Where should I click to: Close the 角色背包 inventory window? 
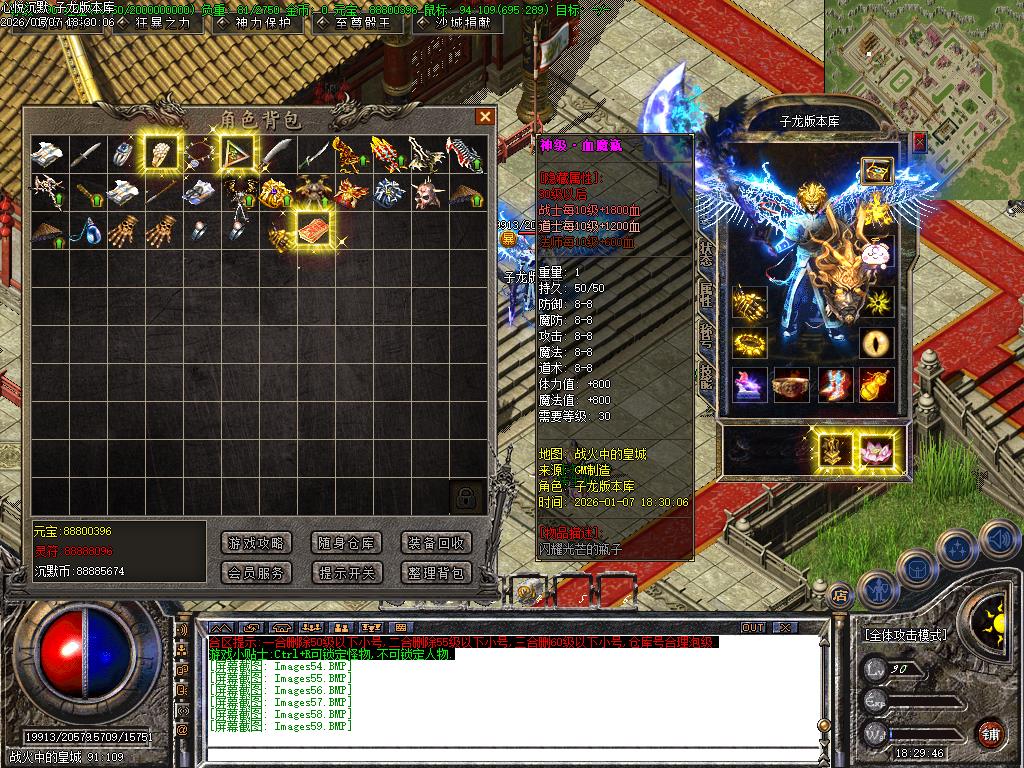[485, 117]
